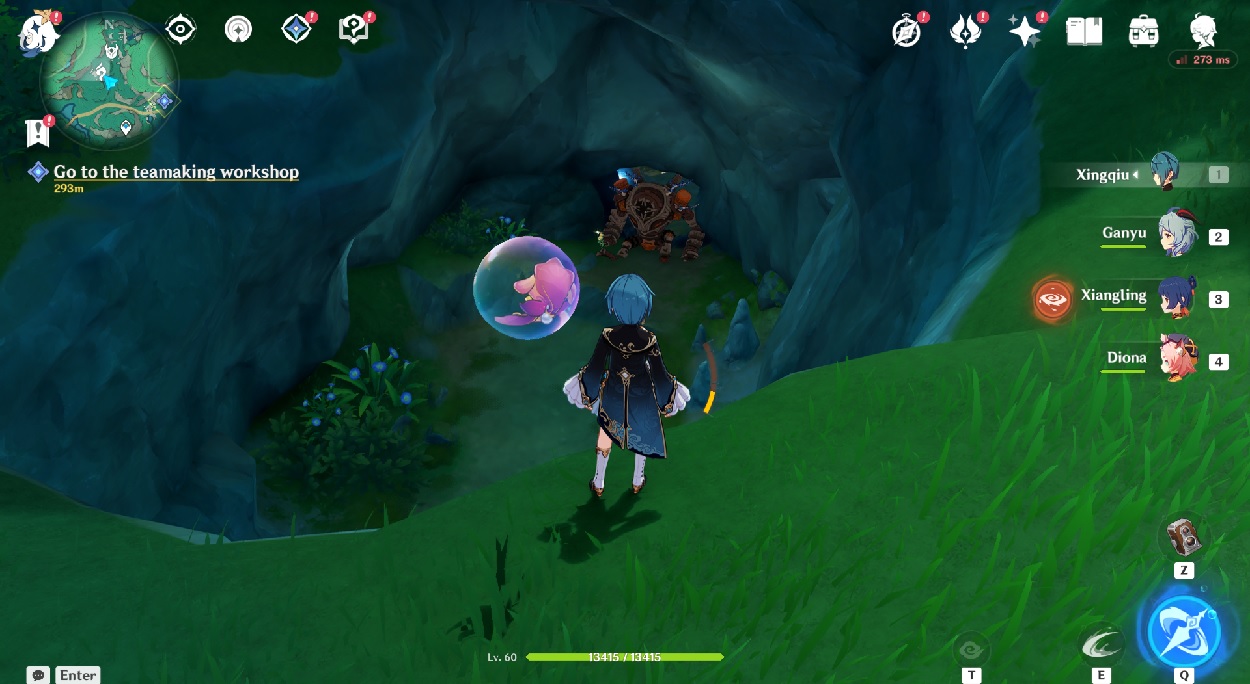Switch to party member Ganyu
The height and width of the screenshot is (684, 1250).
pos(1177,234)
